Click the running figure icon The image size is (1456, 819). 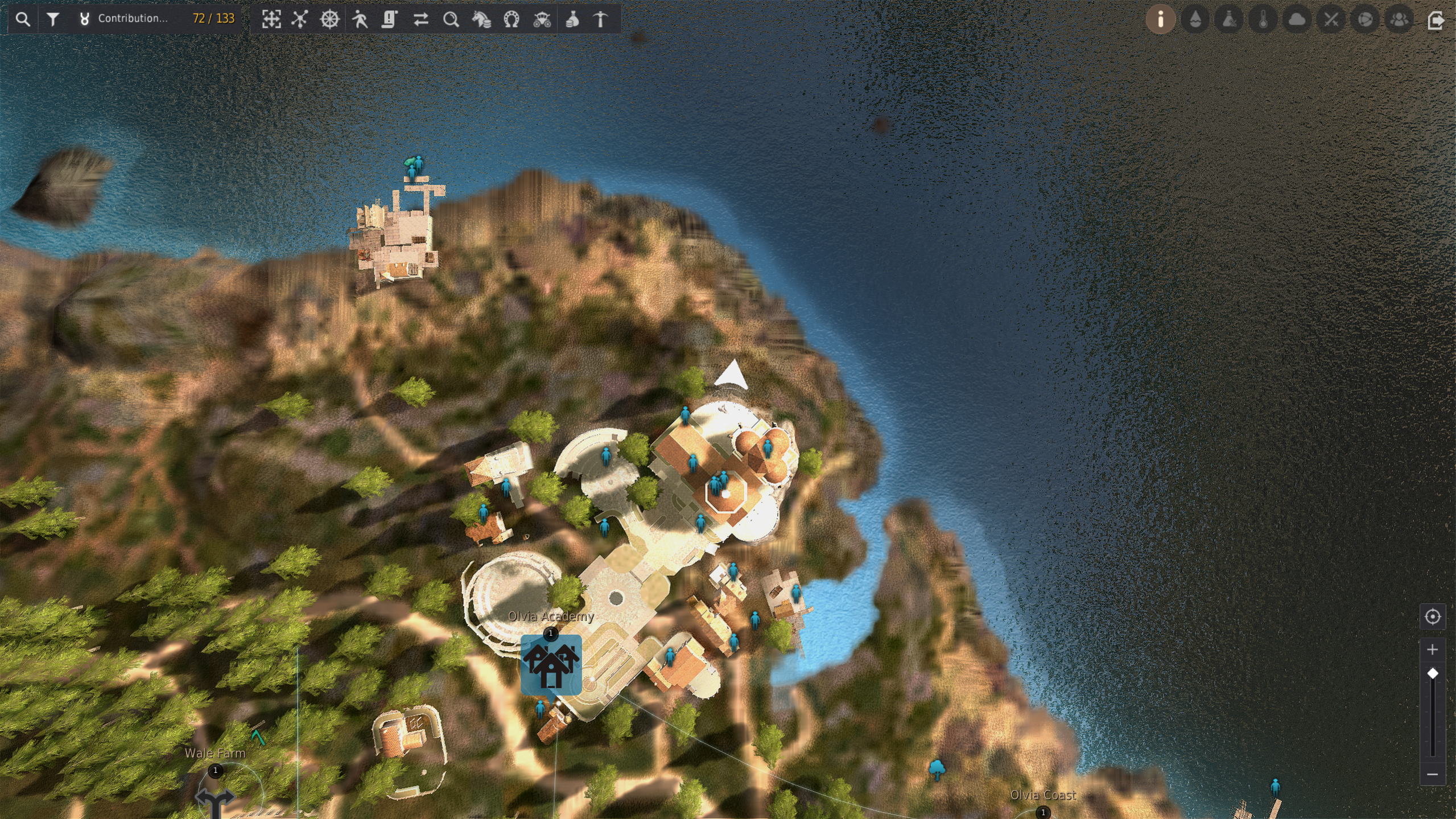click(360, 19)
